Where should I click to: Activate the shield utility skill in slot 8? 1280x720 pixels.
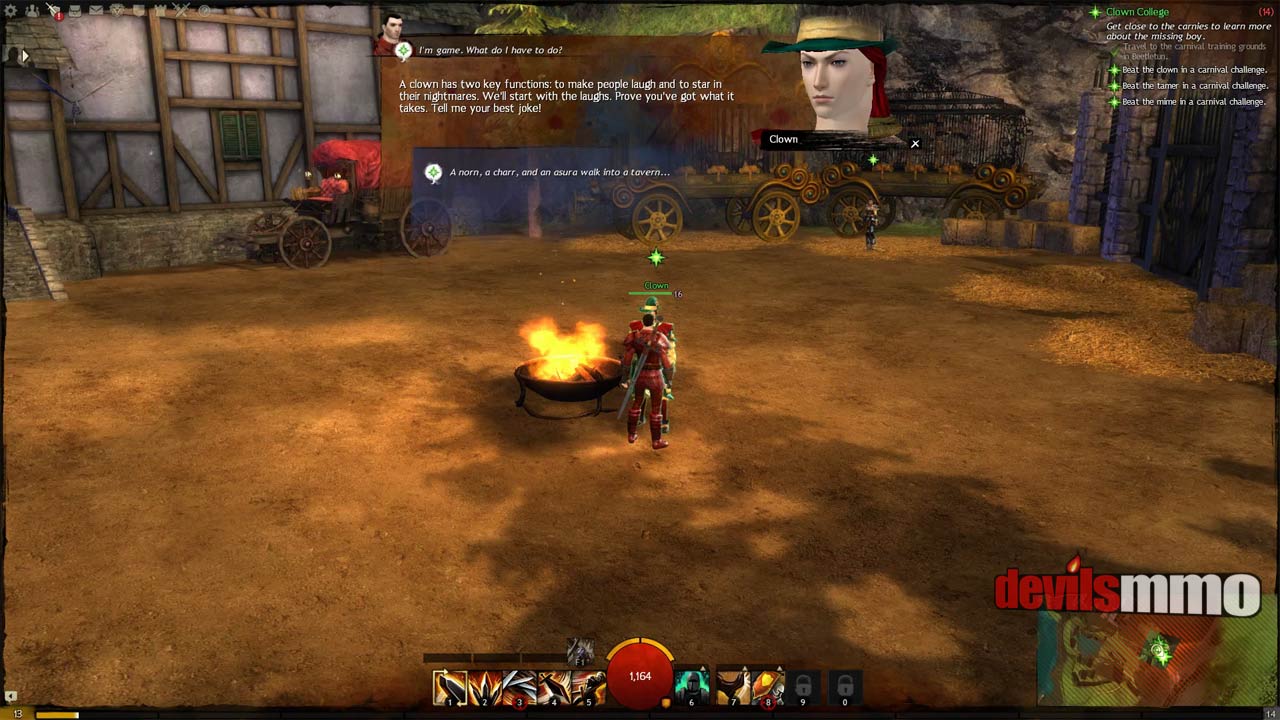pos(768,687)
